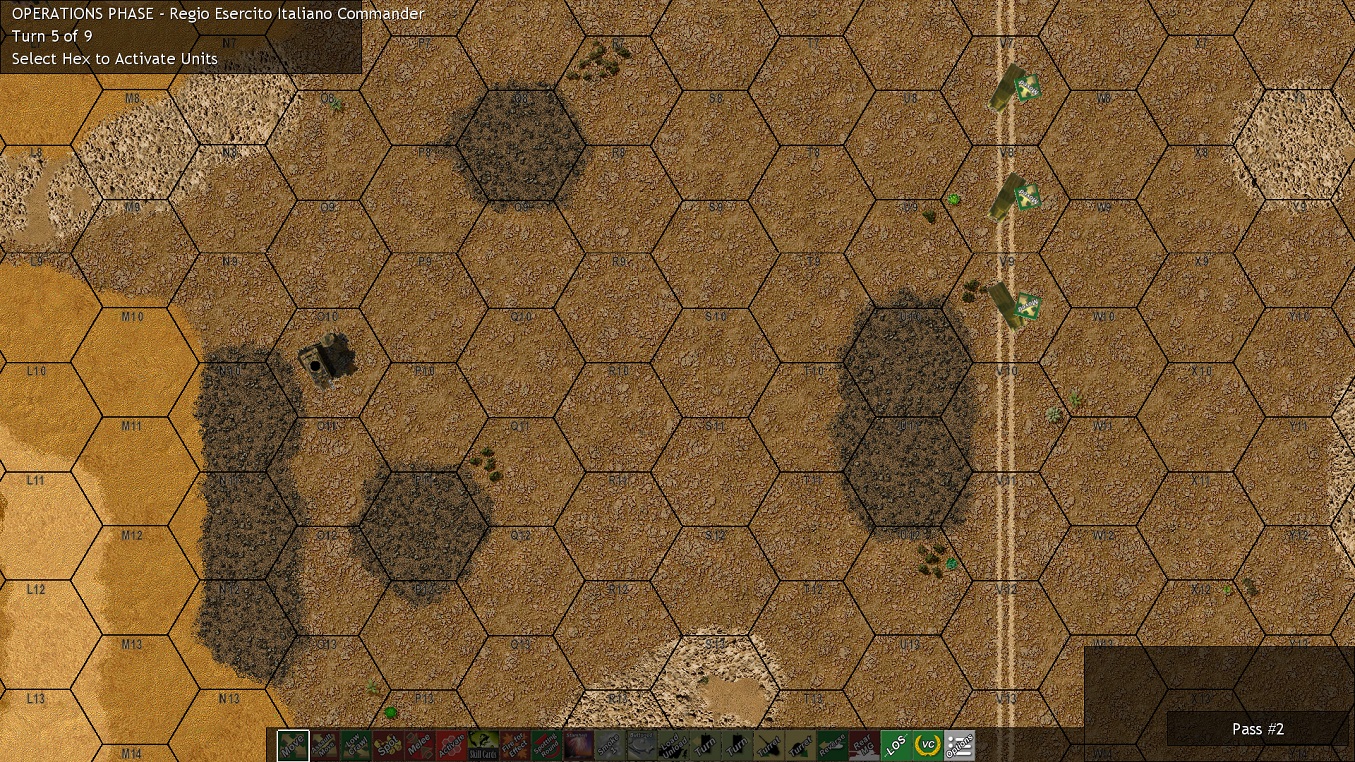
Task: Activate the Low Crawl command
Action: (356, 744)
